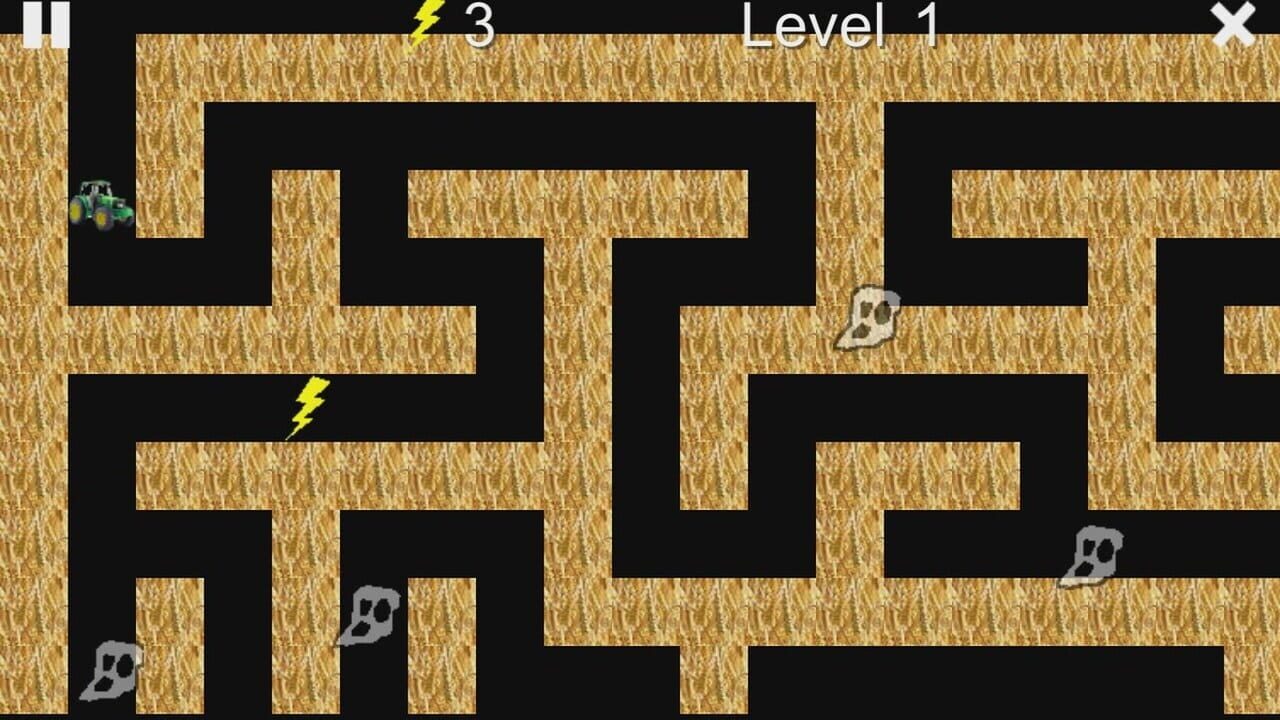
Task: Select the lightning bolt counter icon
Action: (x=426, y=24)
